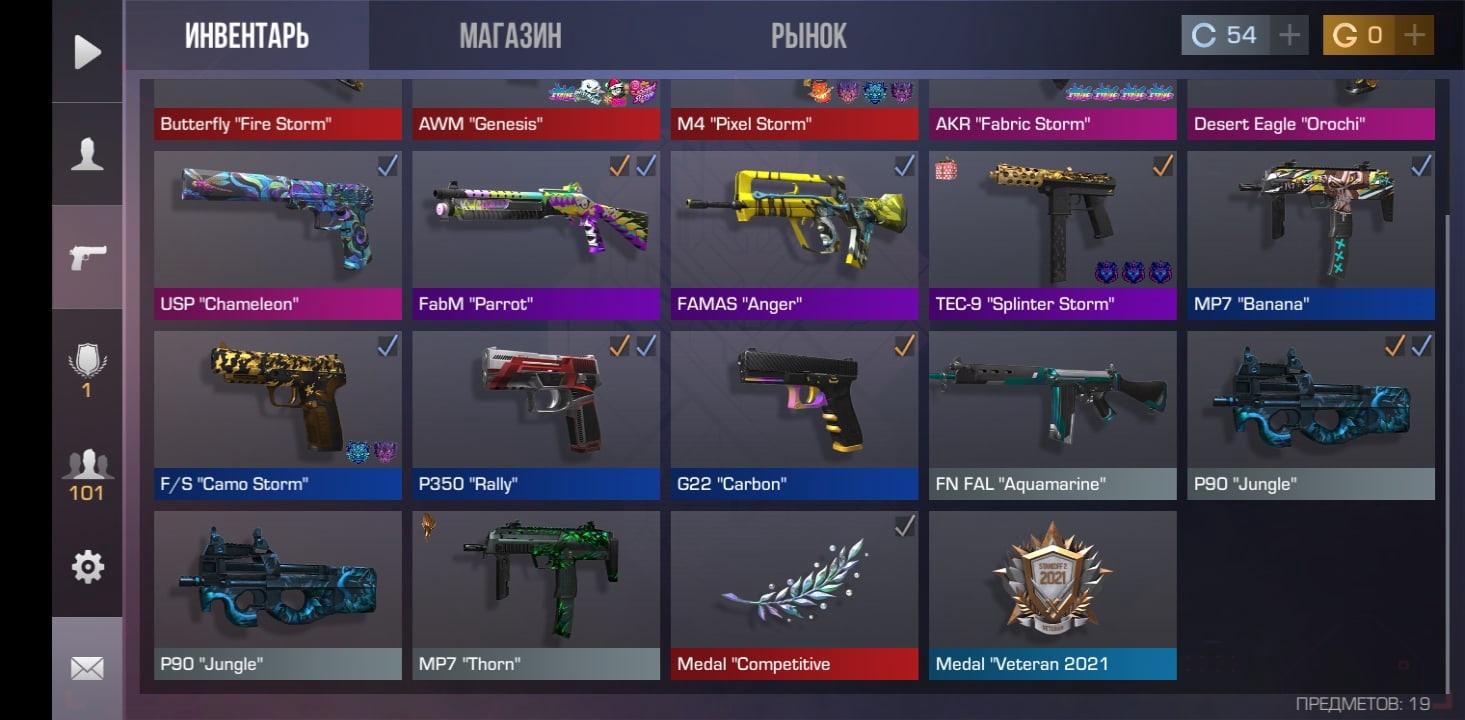Image resolution: width=1465 pixels, height=720 pixels.
Task: Pick the TEC-9 "Splinter Storm" skin
Action: click(1052, 234)
